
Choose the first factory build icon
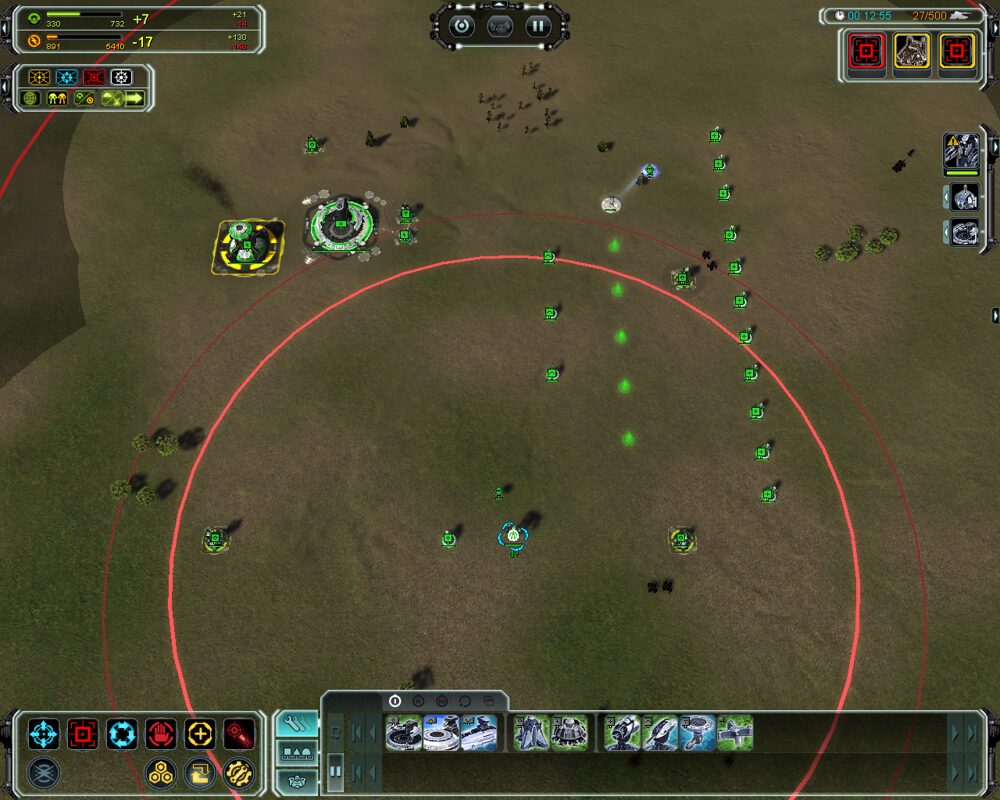pyautogui.click(x=403, y=733)
